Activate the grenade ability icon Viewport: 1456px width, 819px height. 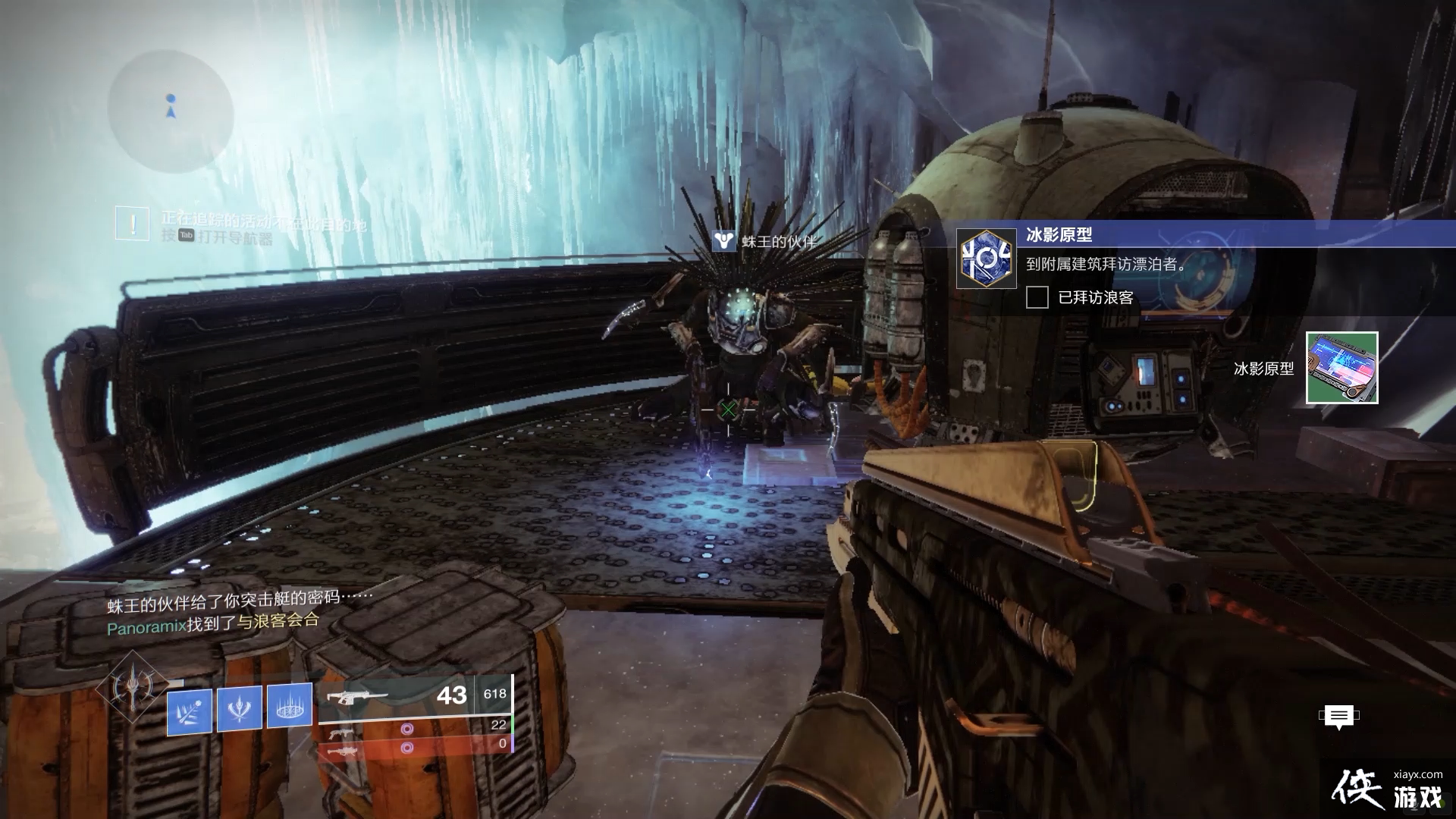190,711
